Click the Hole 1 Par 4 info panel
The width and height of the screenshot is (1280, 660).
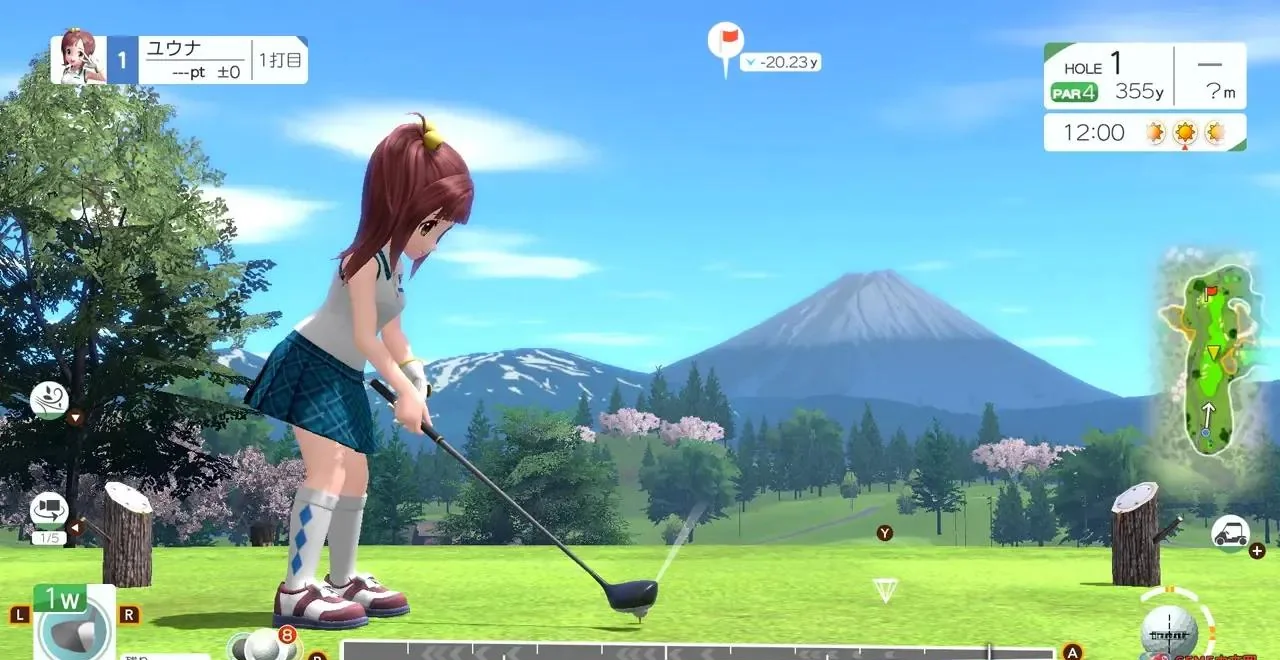click(1144, 76)
